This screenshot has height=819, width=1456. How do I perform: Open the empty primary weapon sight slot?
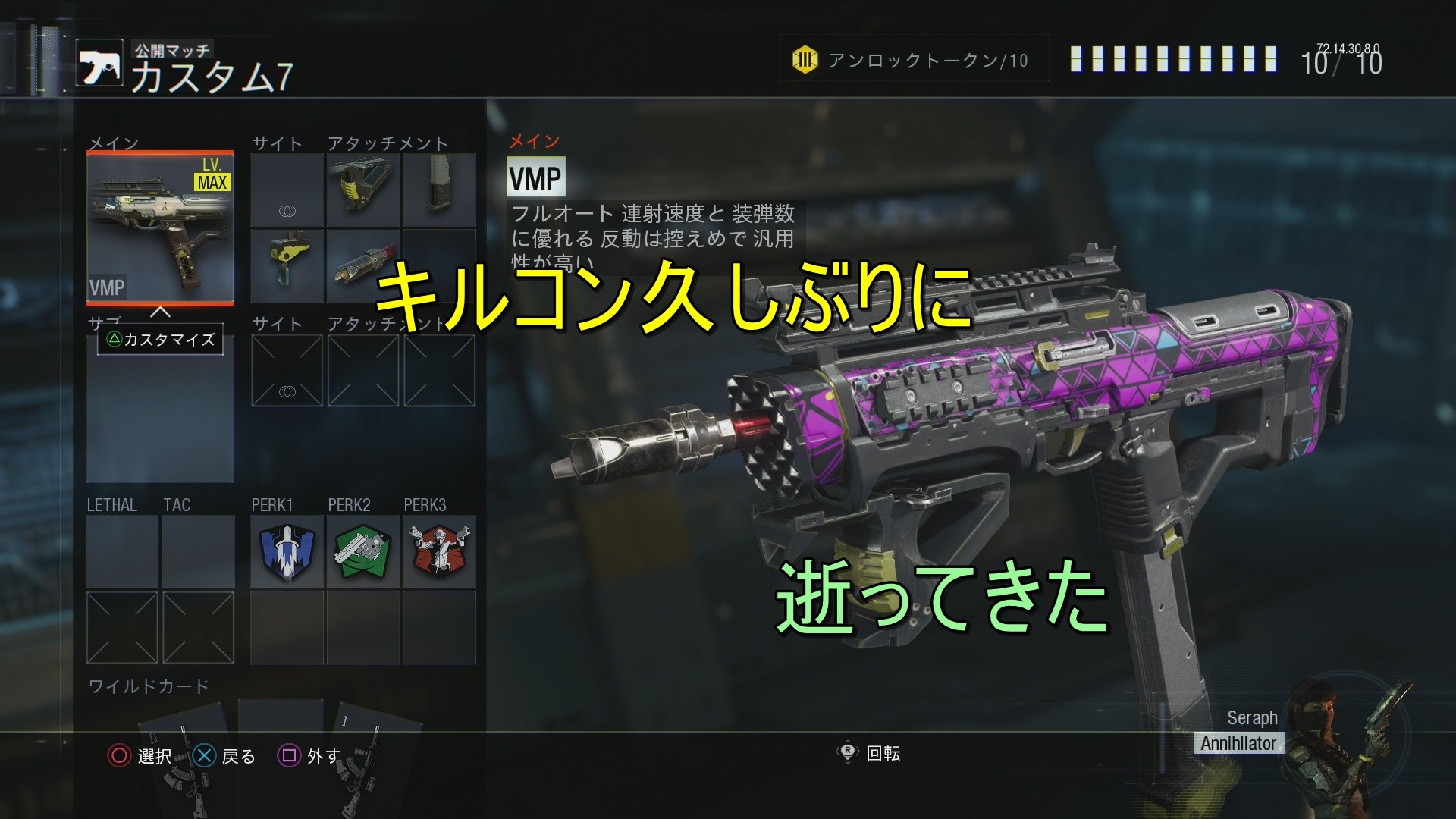(x=287, y=190)
